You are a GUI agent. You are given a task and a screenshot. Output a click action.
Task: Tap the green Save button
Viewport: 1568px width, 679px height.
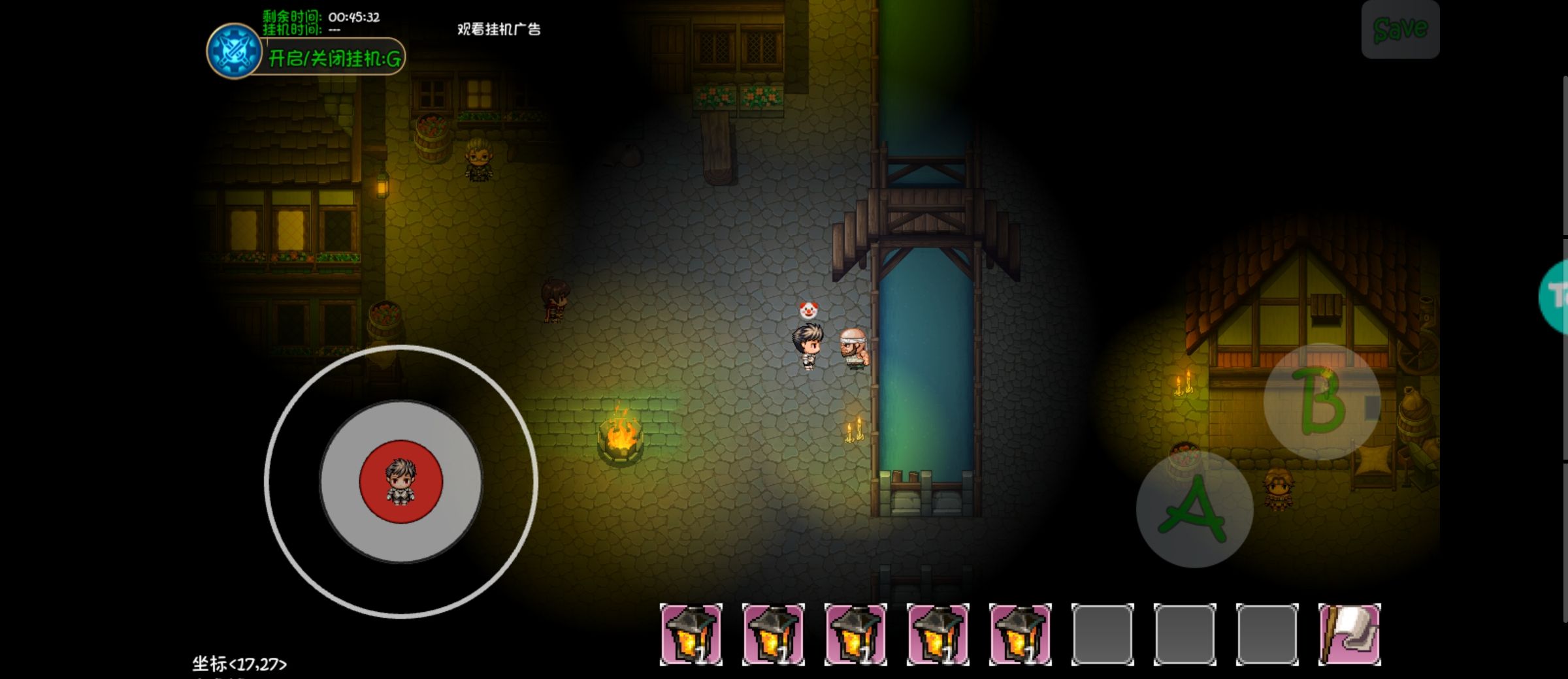click(1399, 29)
